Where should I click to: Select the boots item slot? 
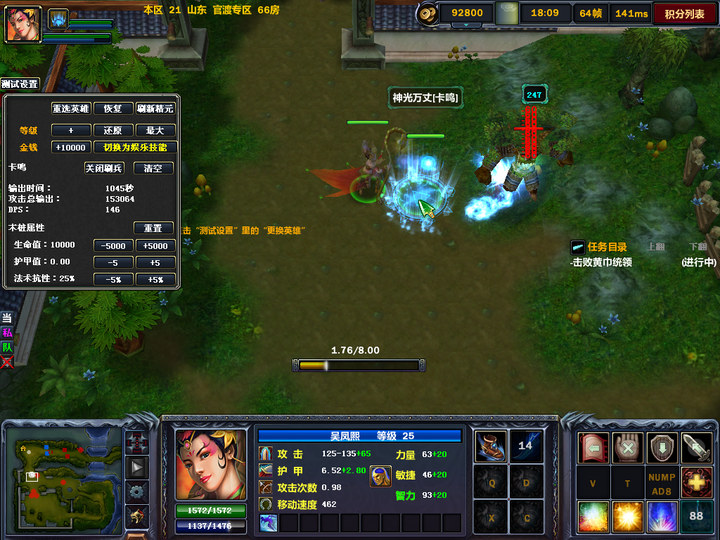click(490, 446)
